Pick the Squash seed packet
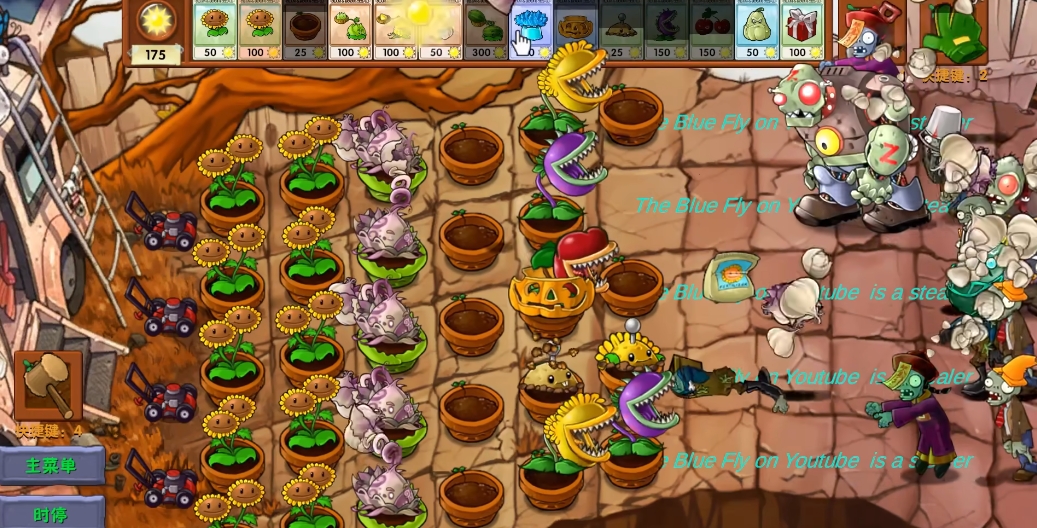Viewport: 1037px width, 528px height. 757,30
